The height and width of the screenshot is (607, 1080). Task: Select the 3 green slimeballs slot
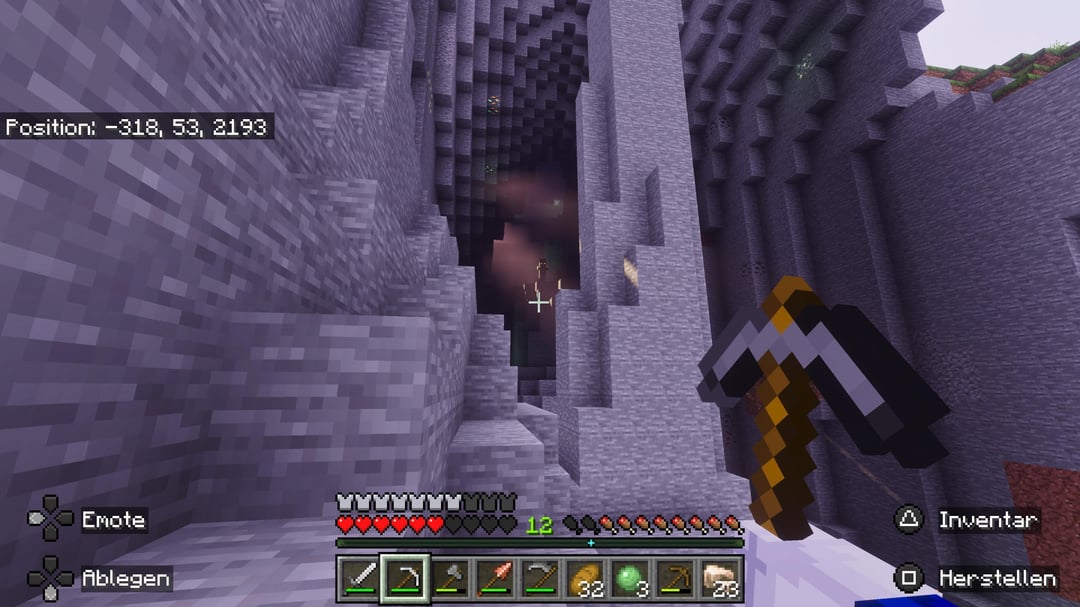[x=630, y=578]
